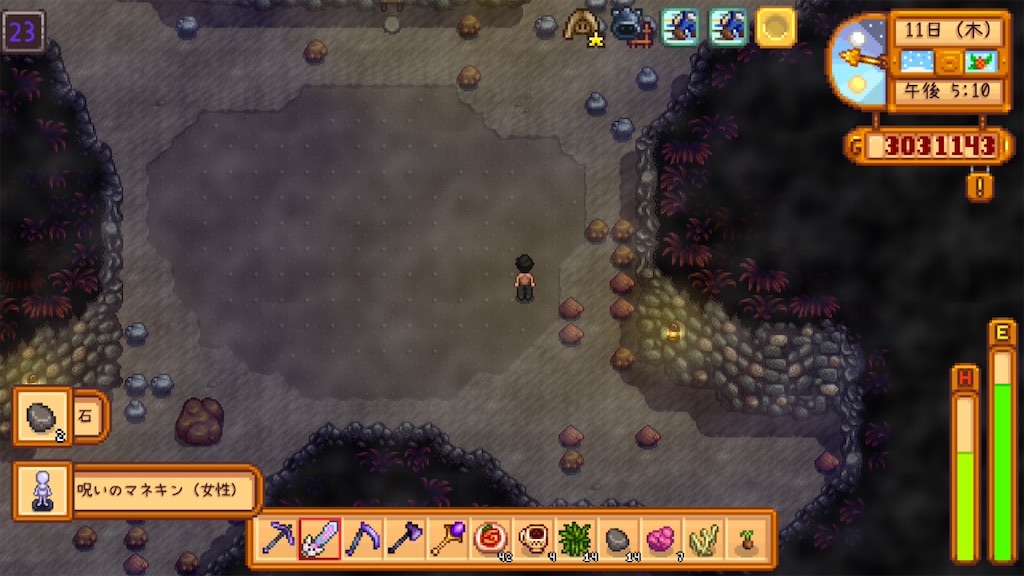Choose the green fiber stack
The image size is (1024, 576).
point(574,539)
